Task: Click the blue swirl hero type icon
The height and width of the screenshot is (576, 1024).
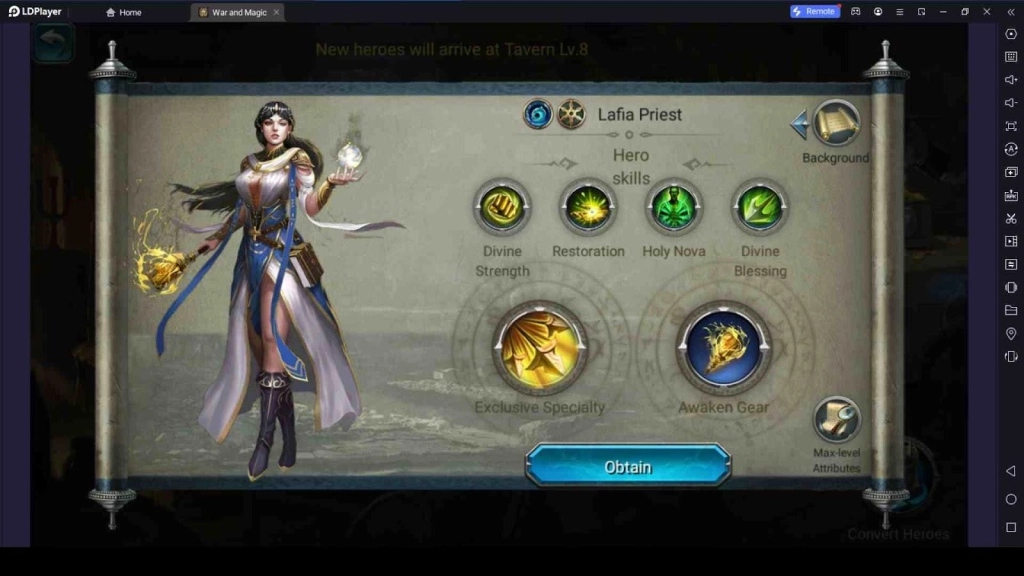Action: pyautogui.click(x=538, y=114)
